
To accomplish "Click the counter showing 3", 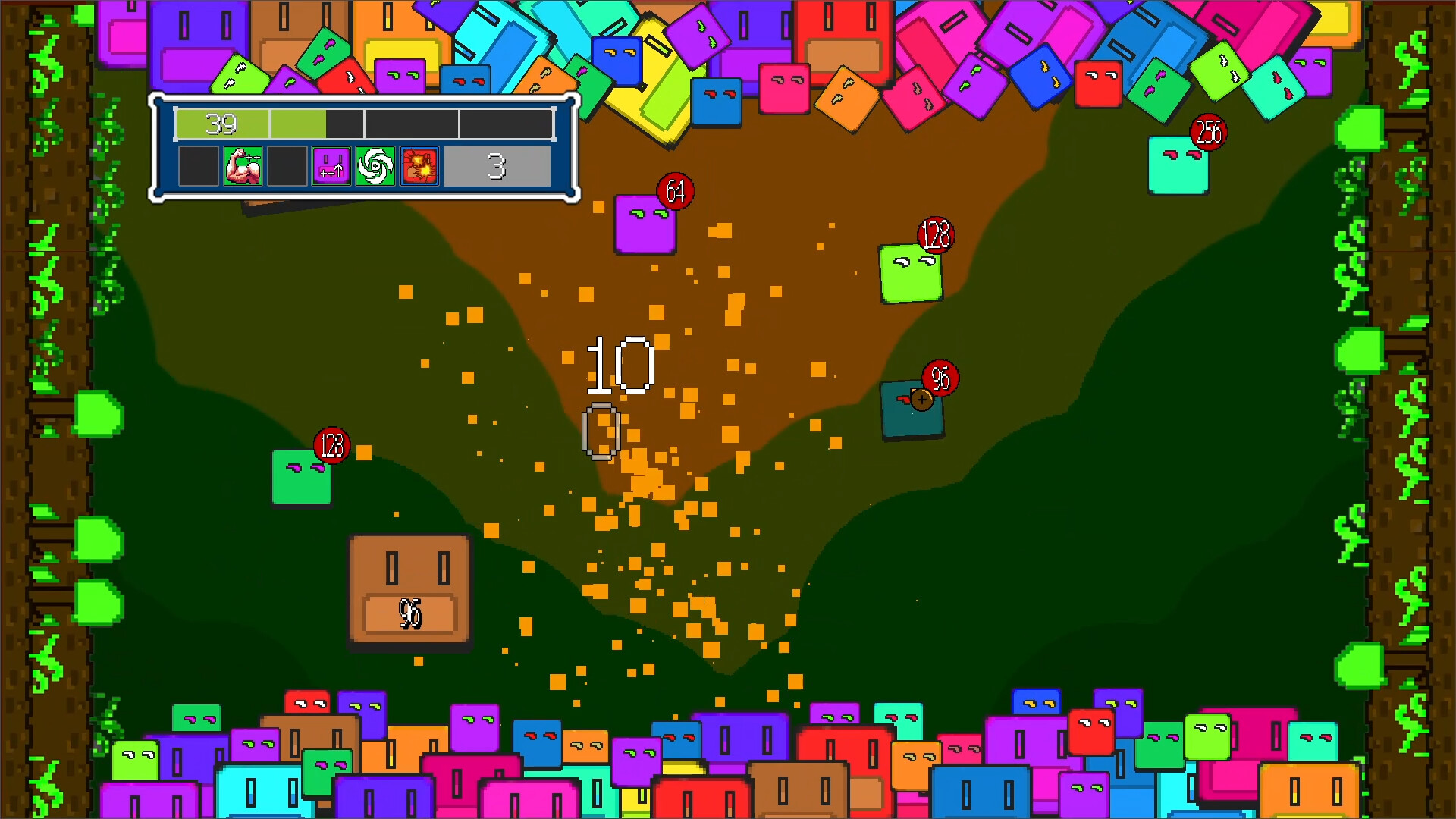I will [x=497, y=166].
